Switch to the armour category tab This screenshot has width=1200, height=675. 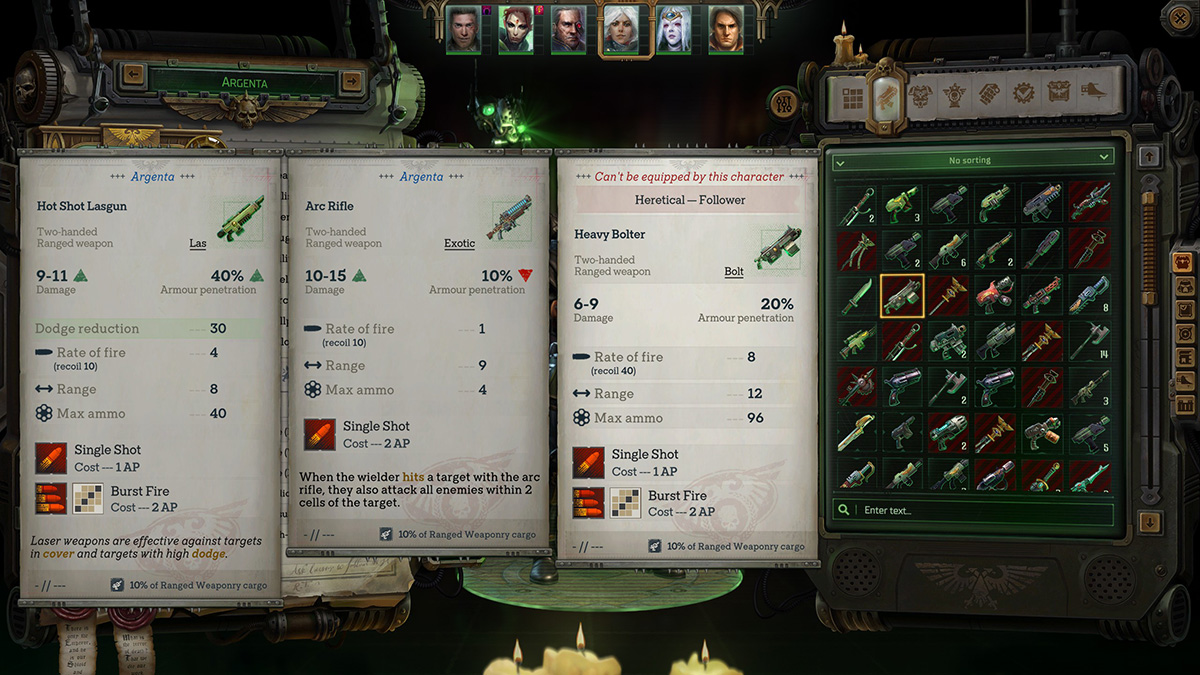tap(920, 94)
